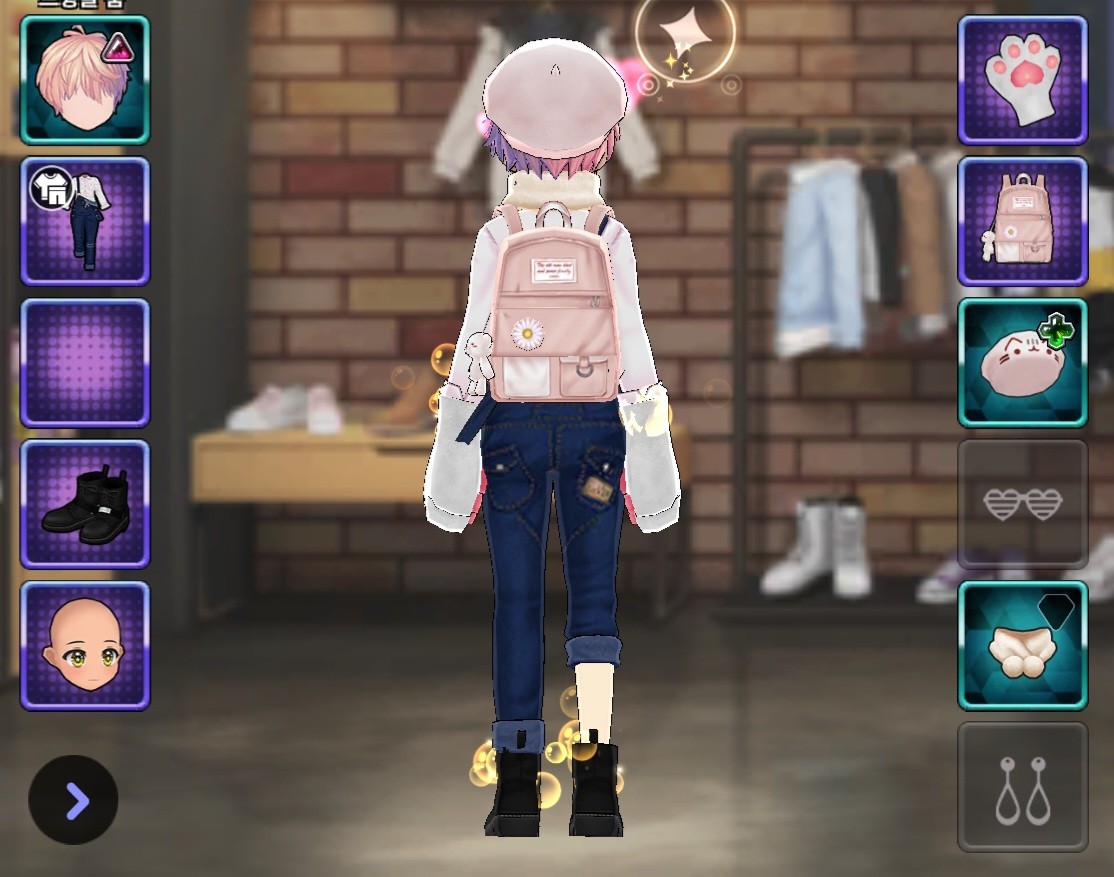
Task: Open the white top and jeans outfit slot
Action: pyautogui.click(x=84, y=221)
